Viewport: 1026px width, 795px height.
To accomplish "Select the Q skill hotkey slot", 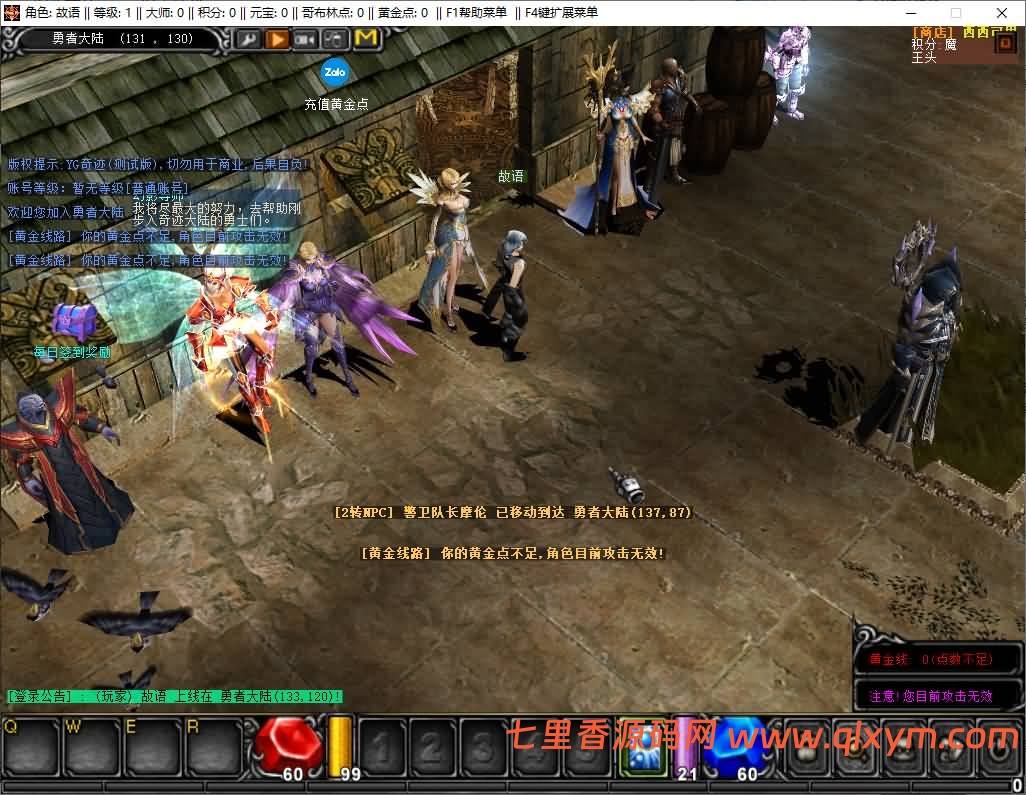I will [31, 746].
